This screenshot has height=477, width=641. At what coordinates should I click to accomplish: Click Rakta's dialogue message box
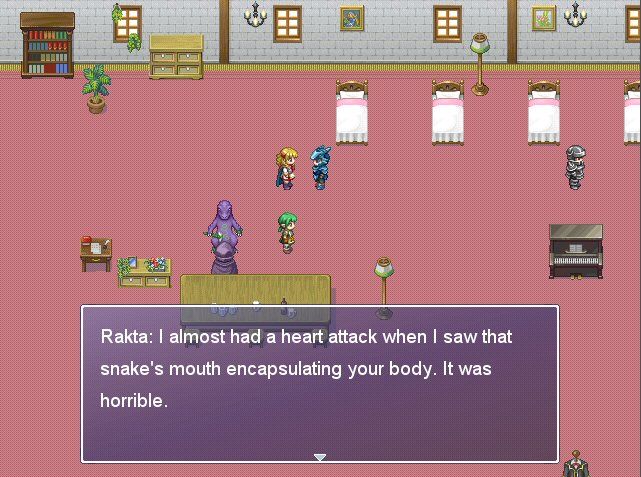320,384
